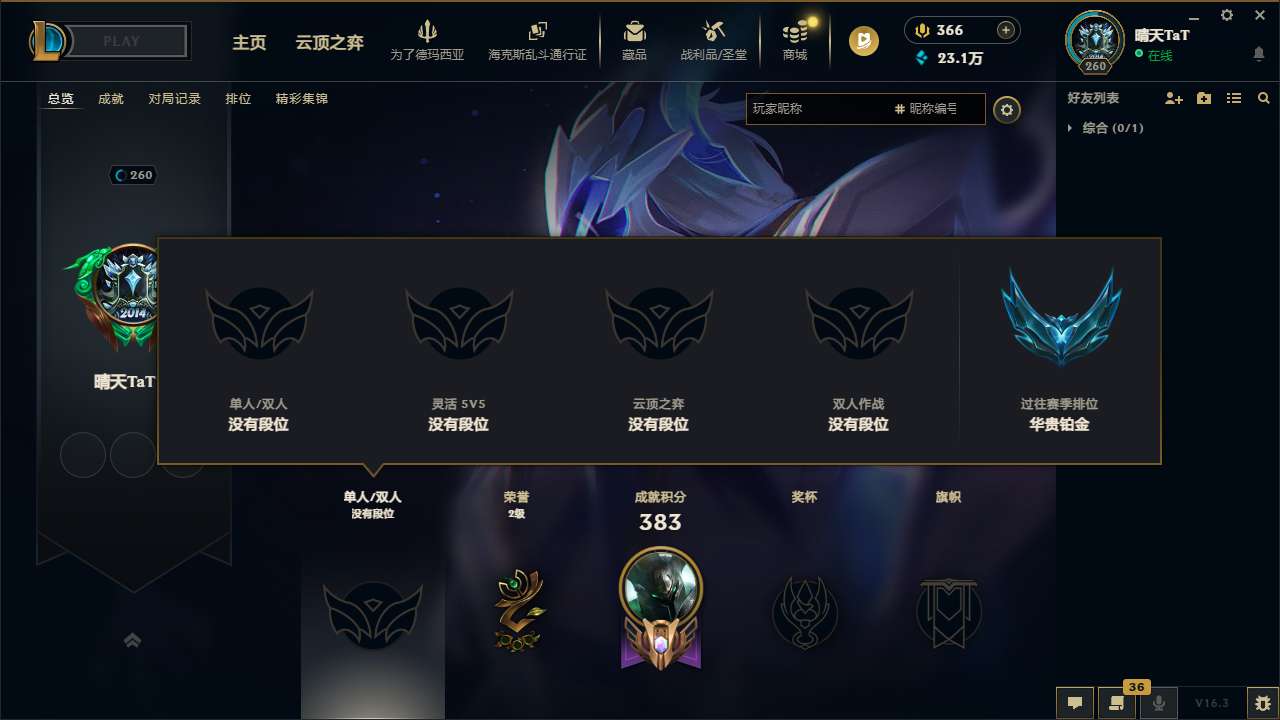This screenshot has height=720, width=1280.
Task: Switch to the 云顶之弈 tab
Action: [x=328, y=44]
